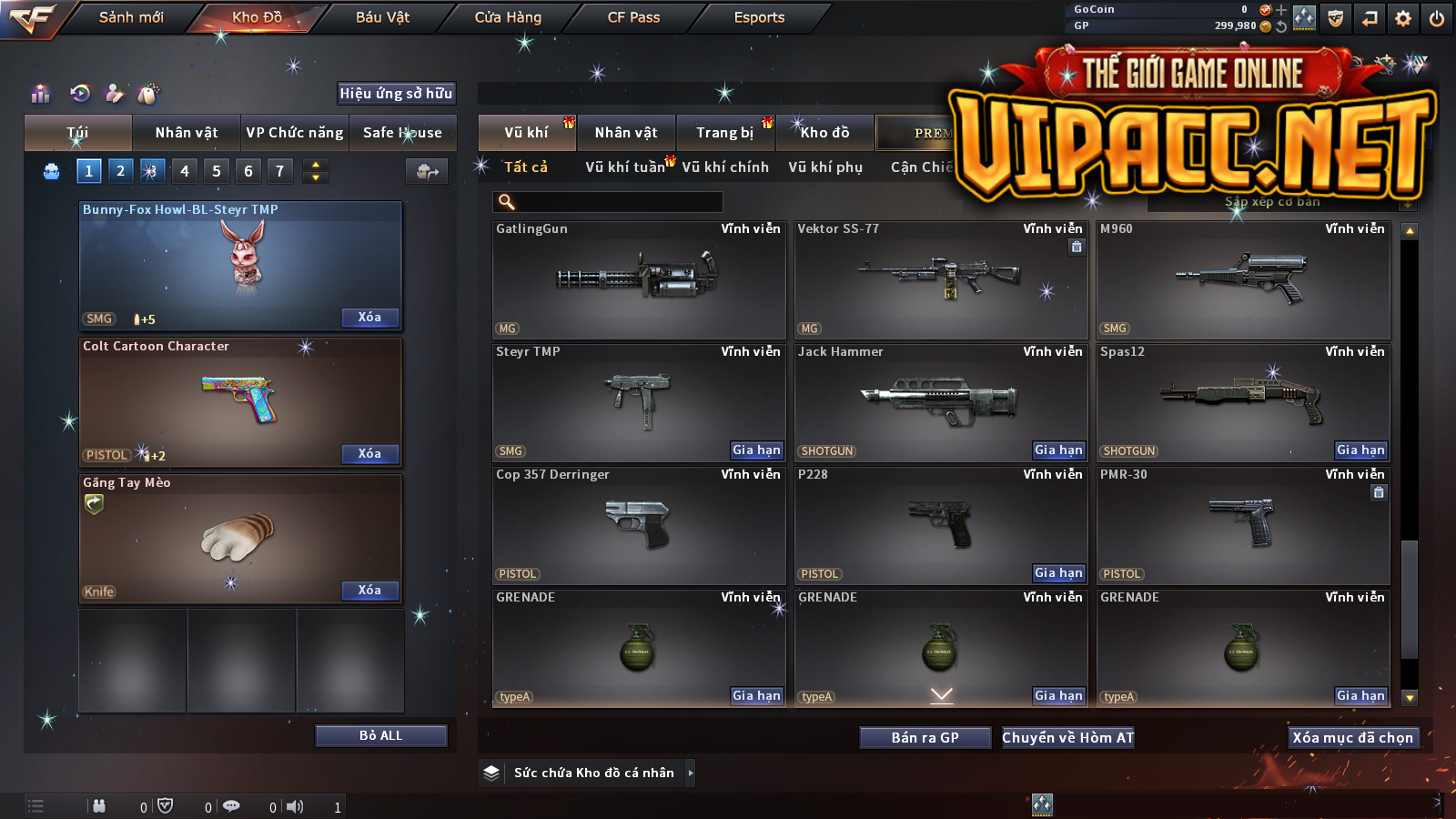Viewport: 1456px width, 819px height.
Task: Open the Sảnh mới lobby tab
Action: coord(131,17)
